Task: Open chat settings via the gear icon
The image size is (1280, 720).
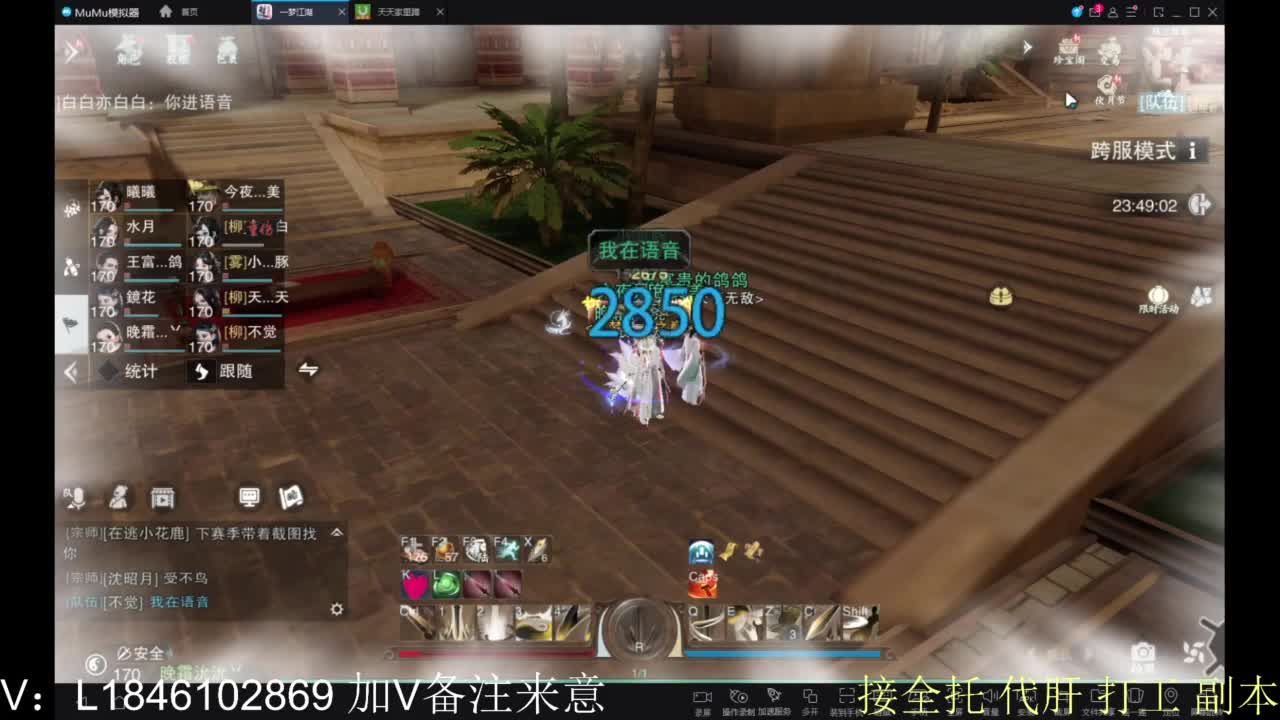Action: pyautogui.click(x=337, y=608)
